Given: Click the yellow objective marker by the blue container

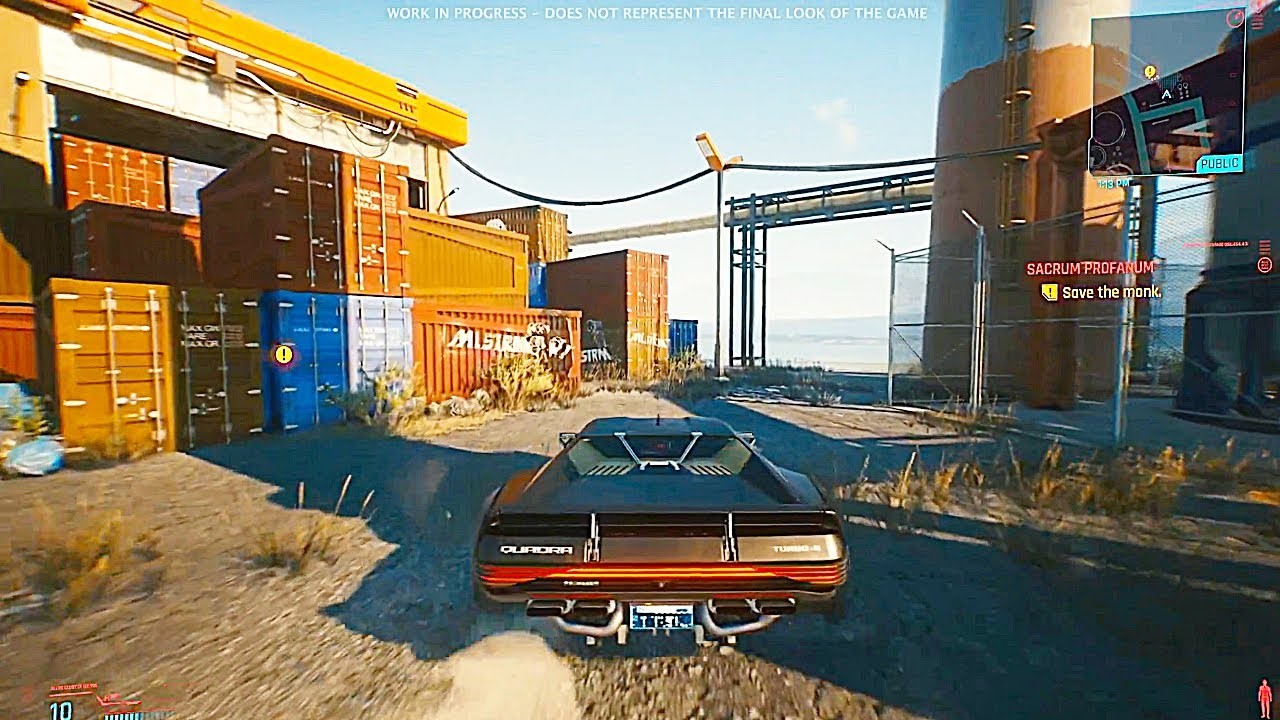Looking at the screenshot, I should pos(284,353).
